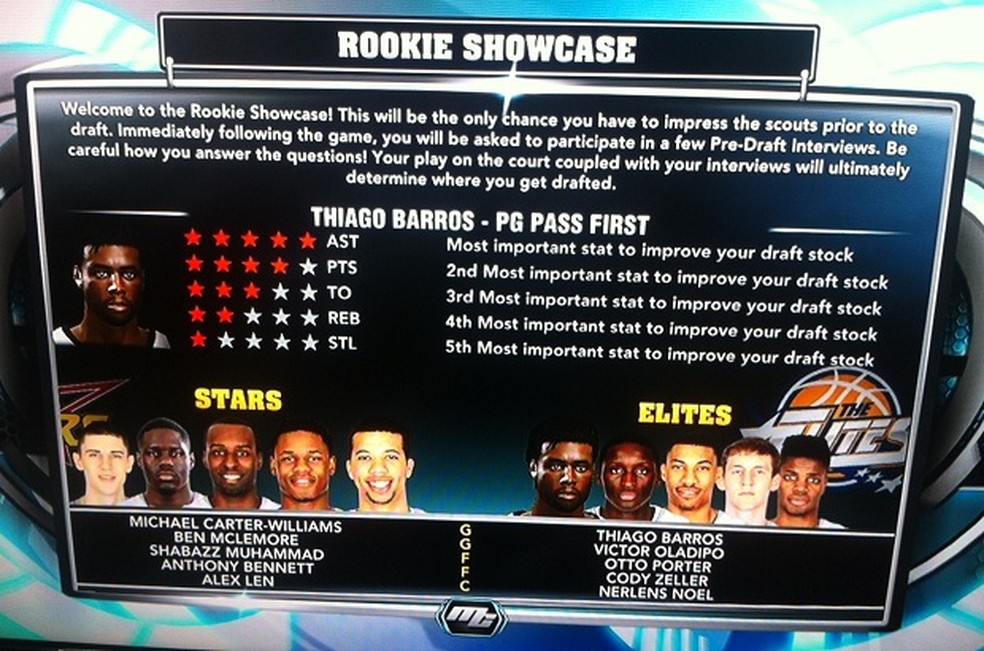Choose Nerlens Noel from the roster list
The width and height of the screenshot is (984, 651).
657,594
